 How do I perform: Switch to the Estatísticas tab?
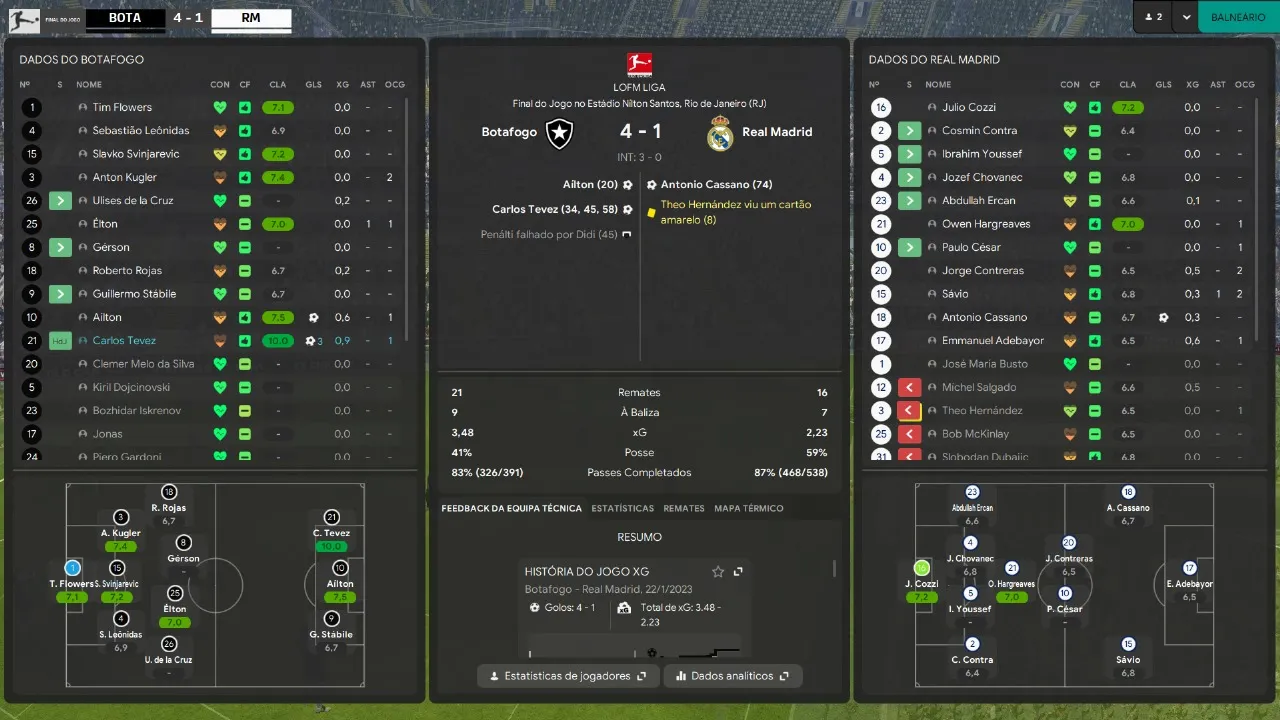pyautogui.click(x=622, y=508)
